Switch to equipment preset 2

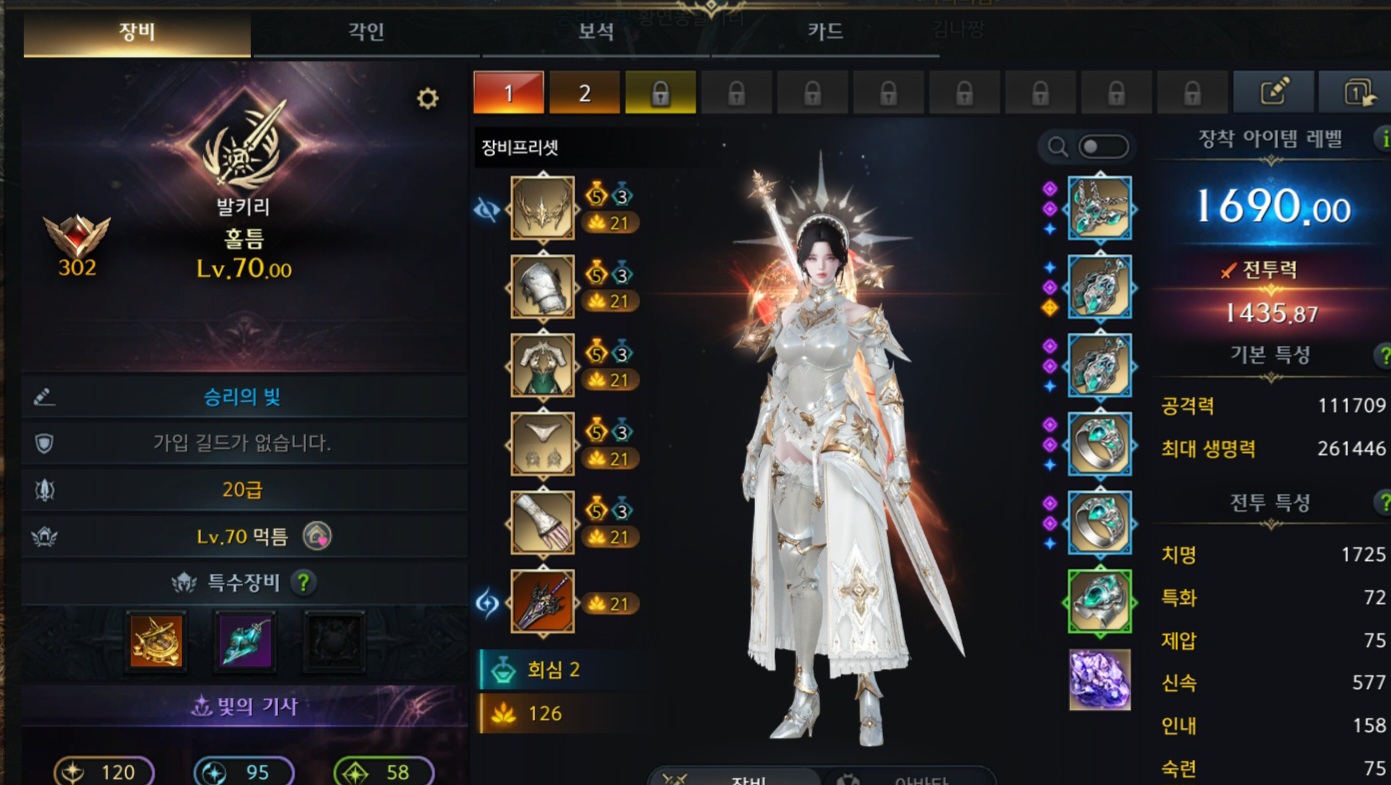584,93
